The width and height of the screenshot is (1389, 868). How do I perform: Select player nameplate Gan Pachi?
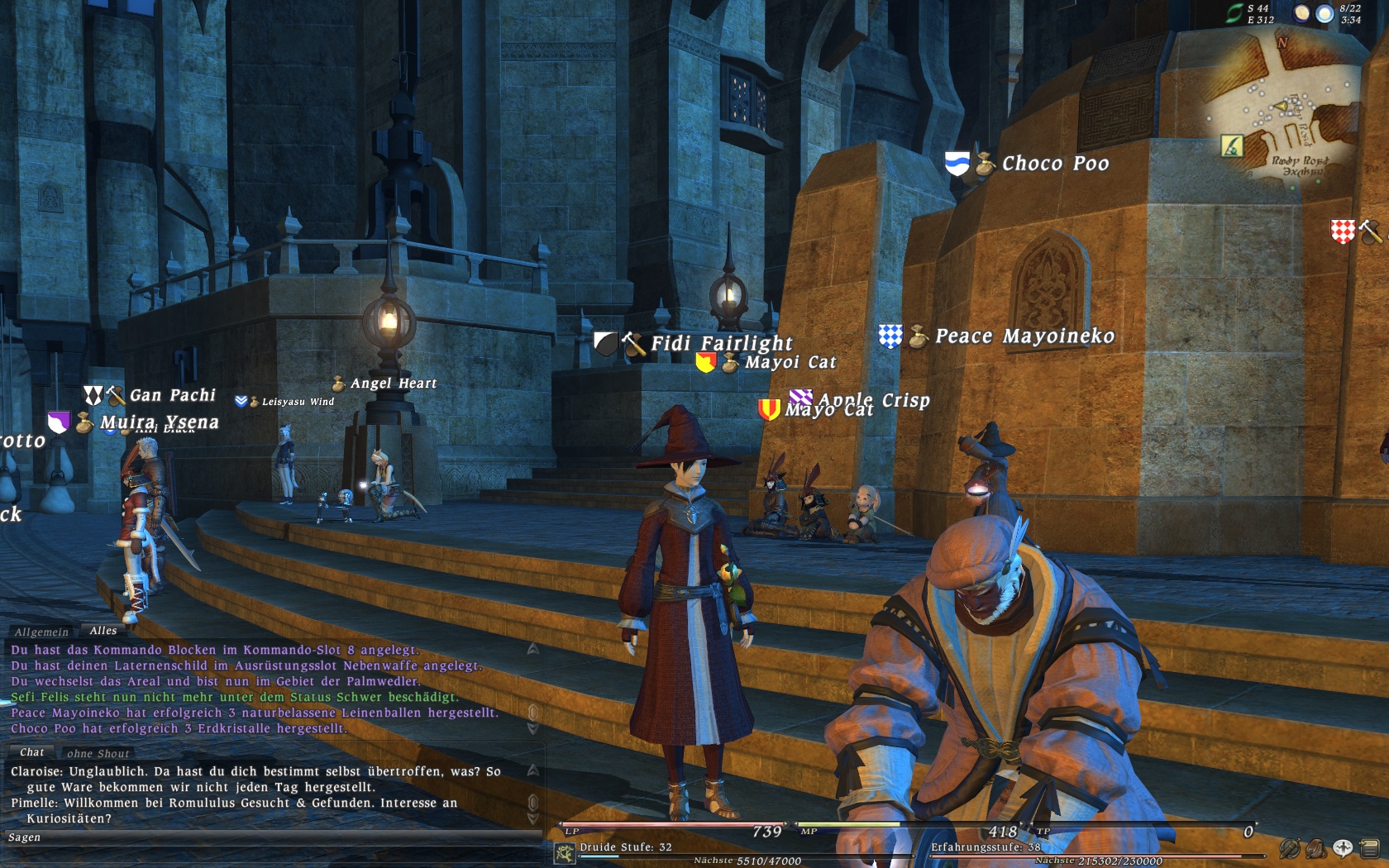point(172,396)
